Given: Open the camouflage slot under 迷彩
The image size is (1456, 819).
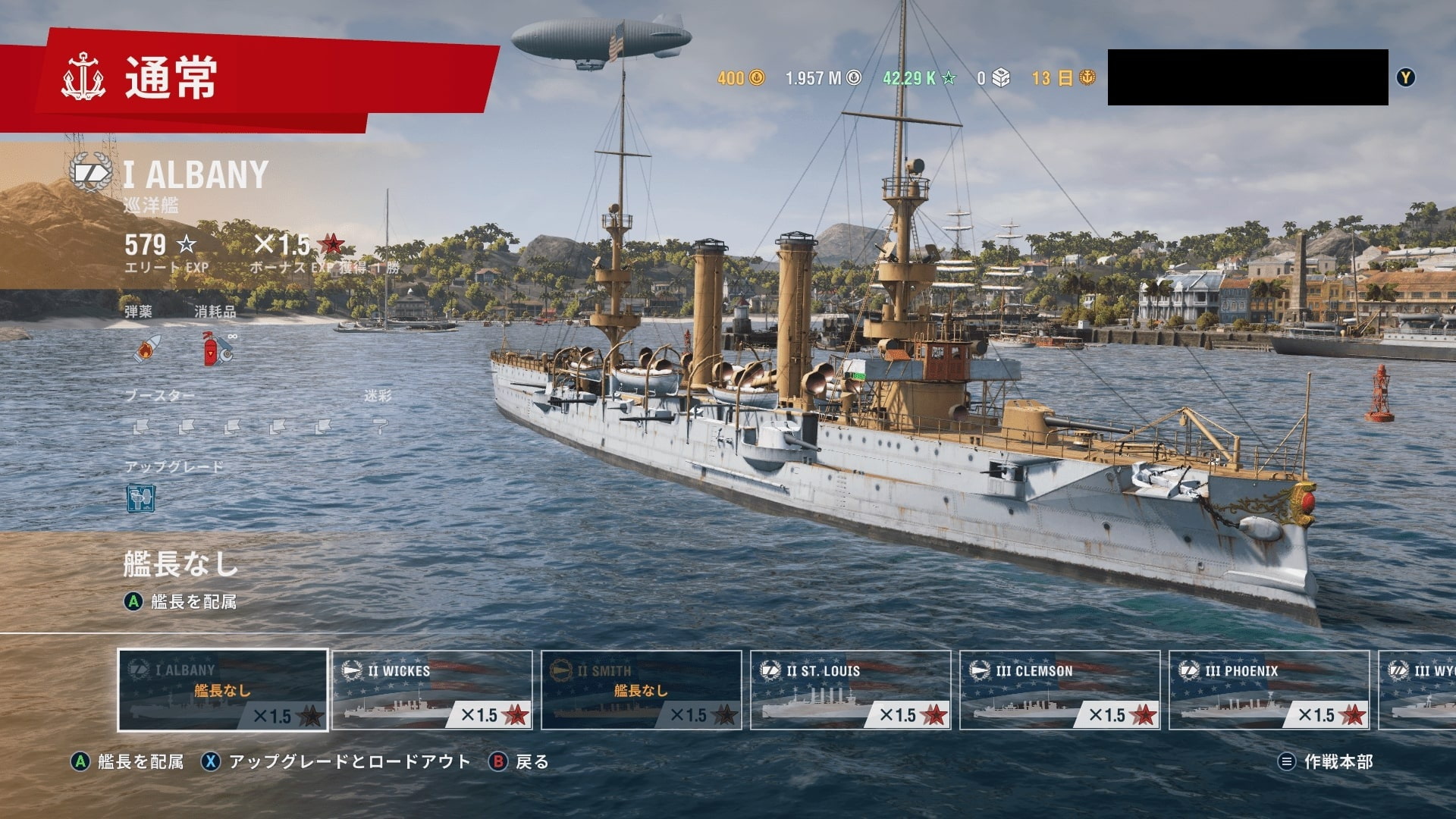Looking at the screenshot, I should [x=379, y=428].
